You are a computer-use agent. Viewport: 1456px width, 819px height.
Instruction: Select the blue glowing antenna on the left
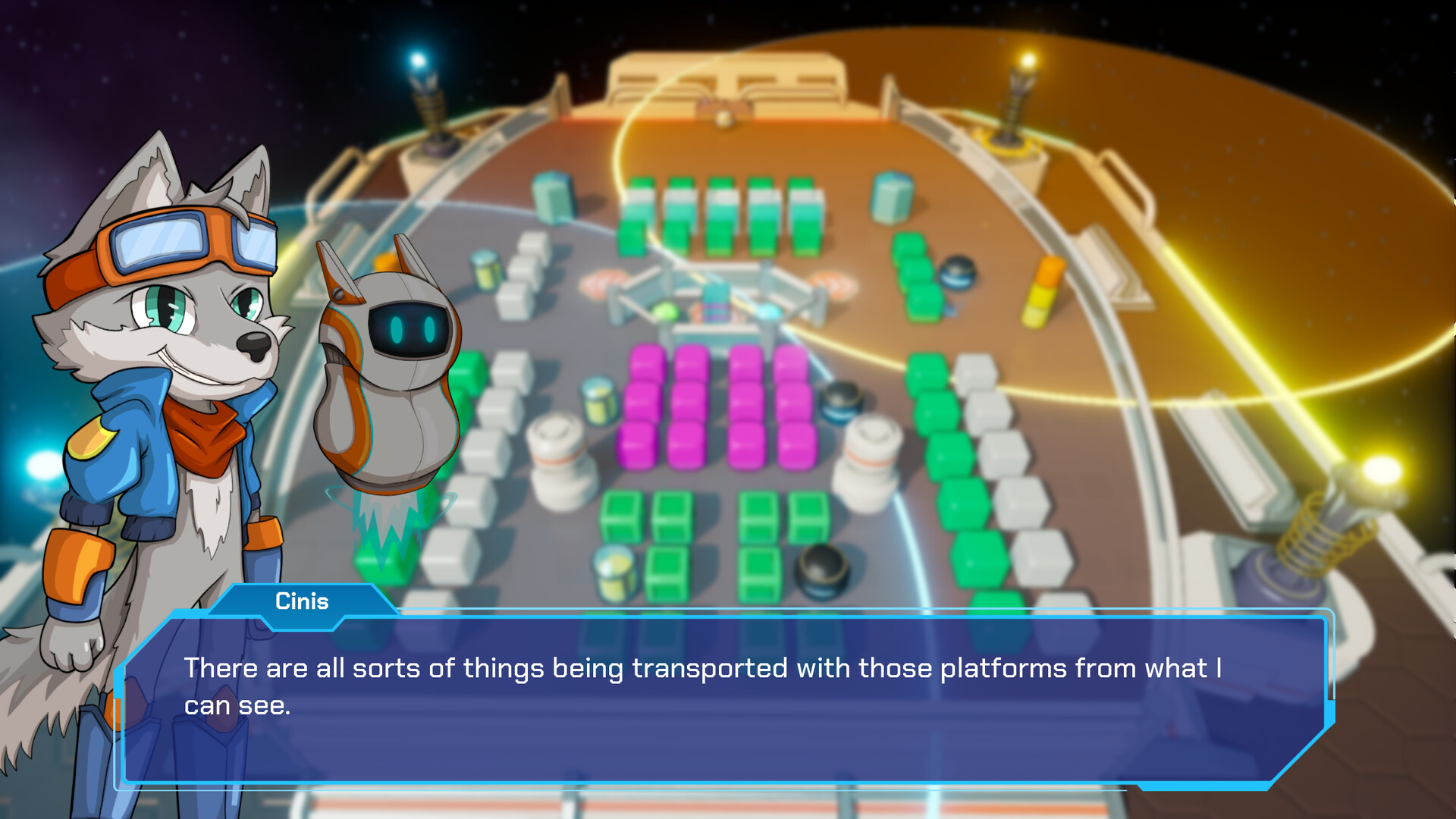click(x=422, y=91)
